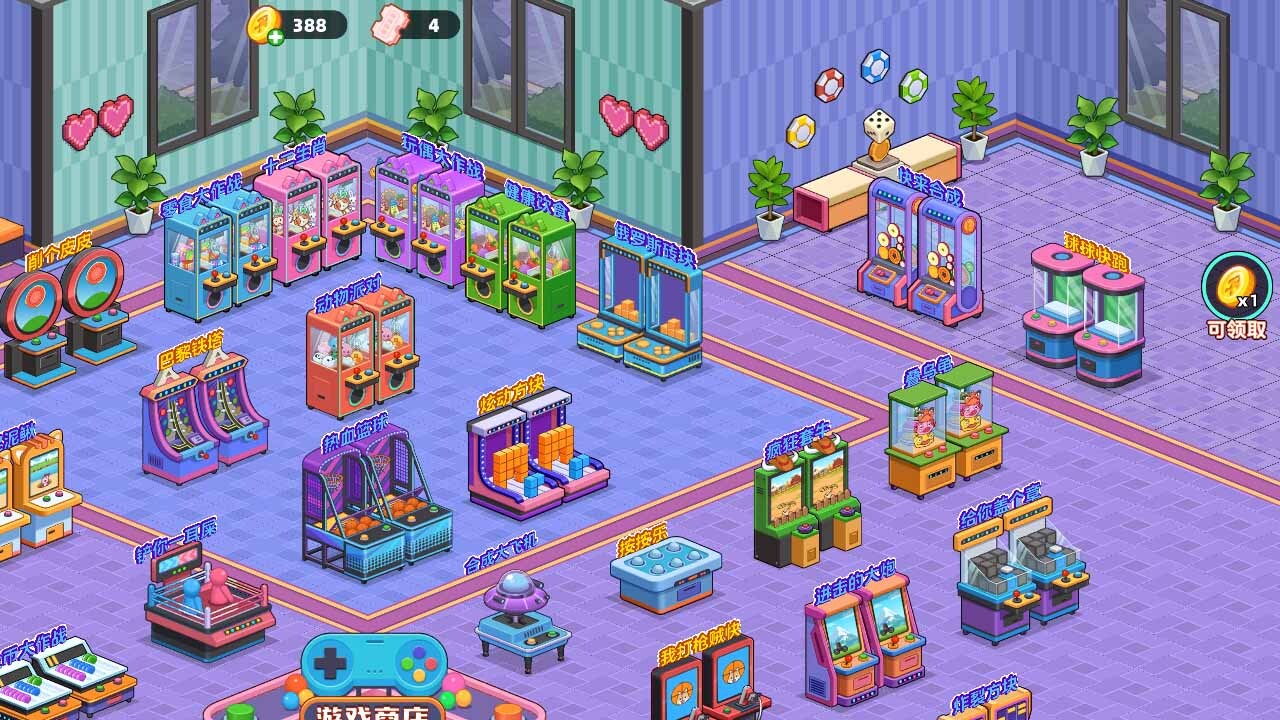
Task: Select the 零食大作战 claw machine game
Action: coord(218,255)
